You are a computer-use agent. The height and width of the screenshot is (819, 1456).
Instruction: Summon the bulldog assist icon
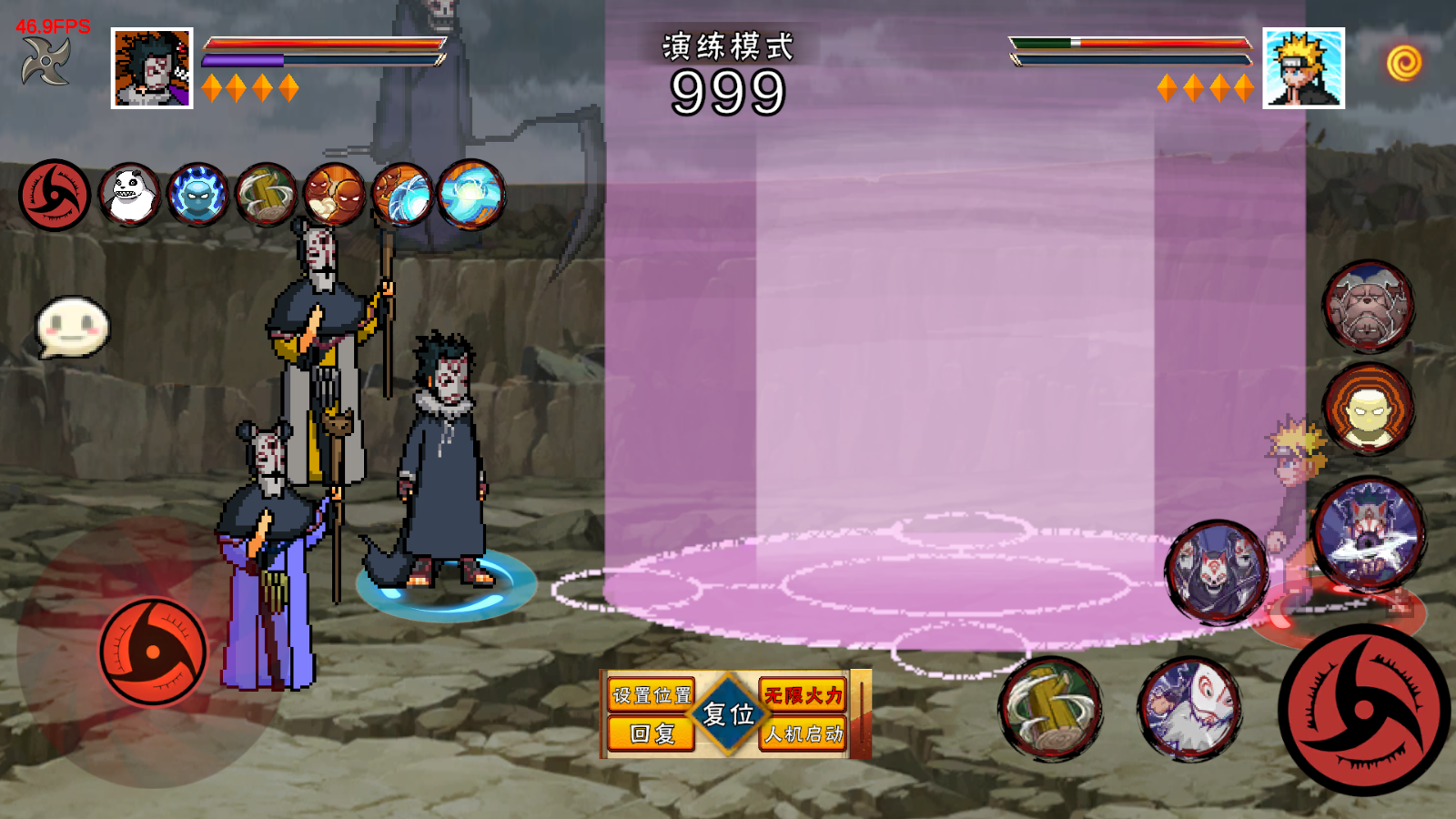coord(1368,307)
